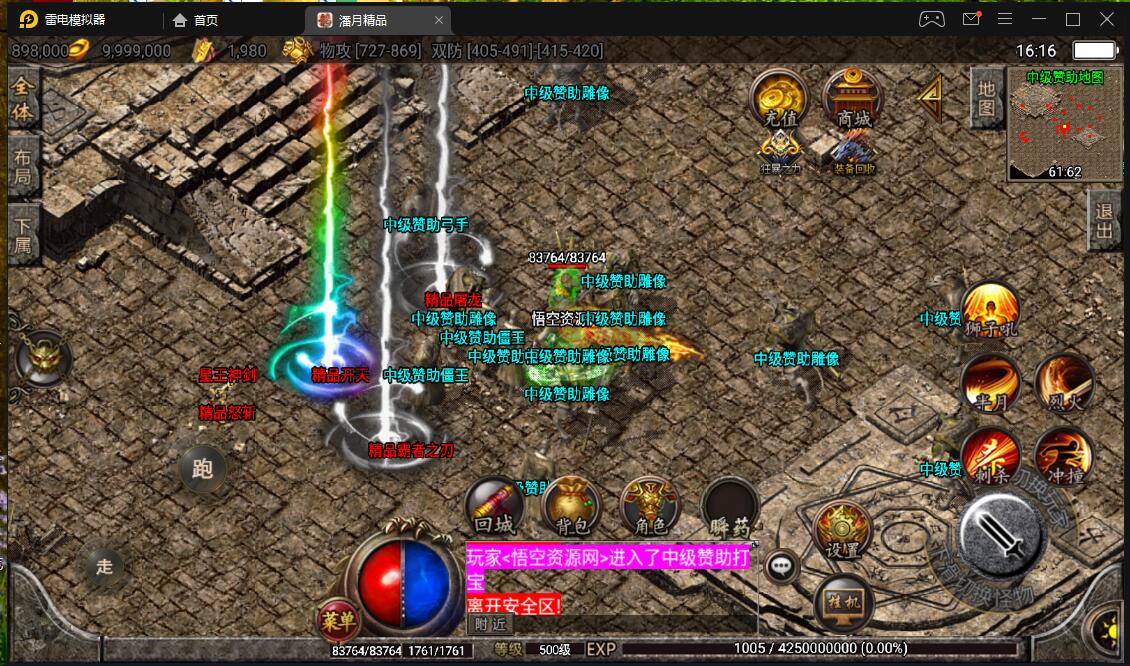The image size is (1130, 666).
Task: Open the 菜单 menu button
Action: point(339,622)
